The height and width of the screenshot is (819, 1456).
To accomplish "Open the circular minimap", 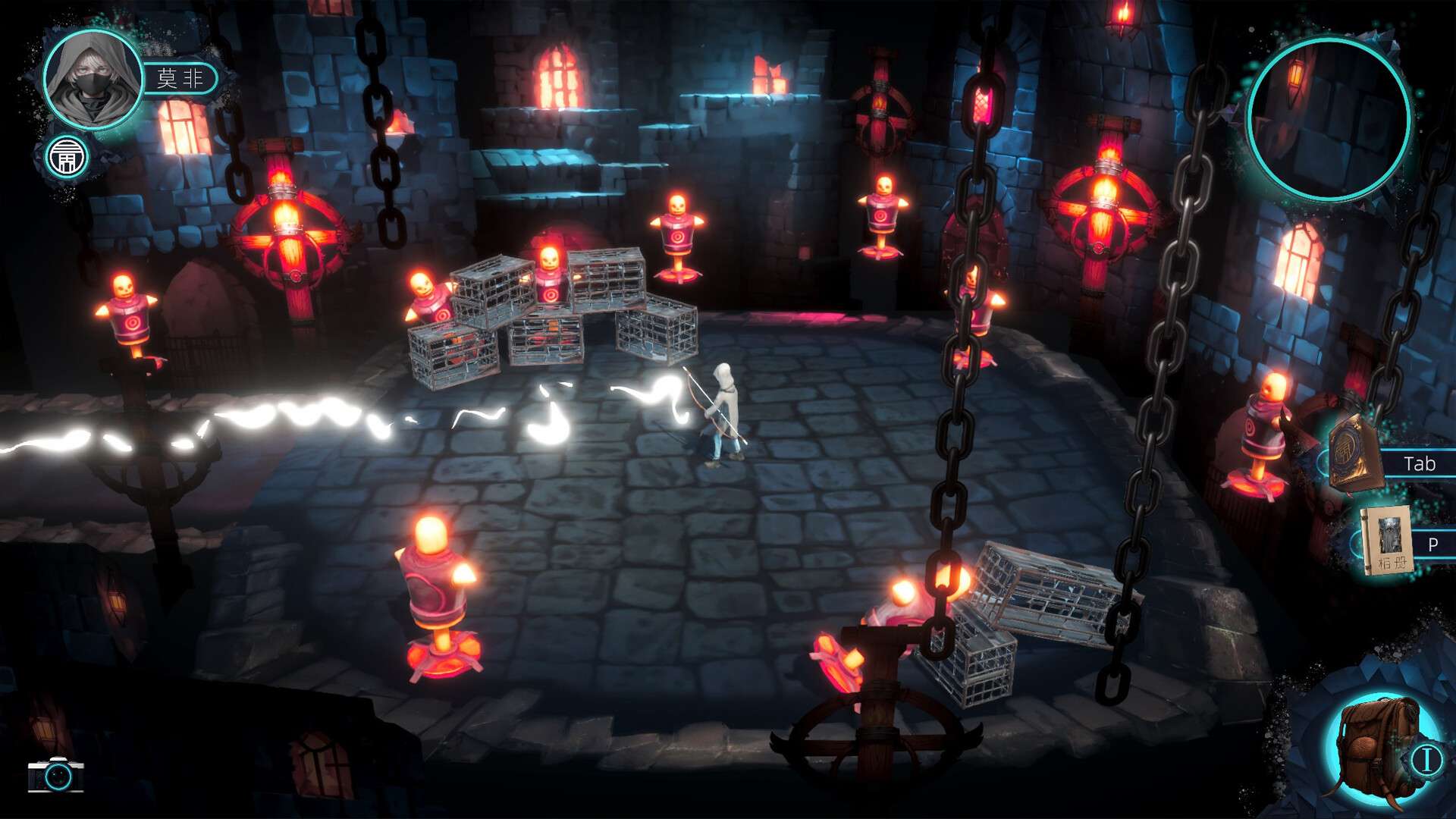I will [x=1328, y=119].
